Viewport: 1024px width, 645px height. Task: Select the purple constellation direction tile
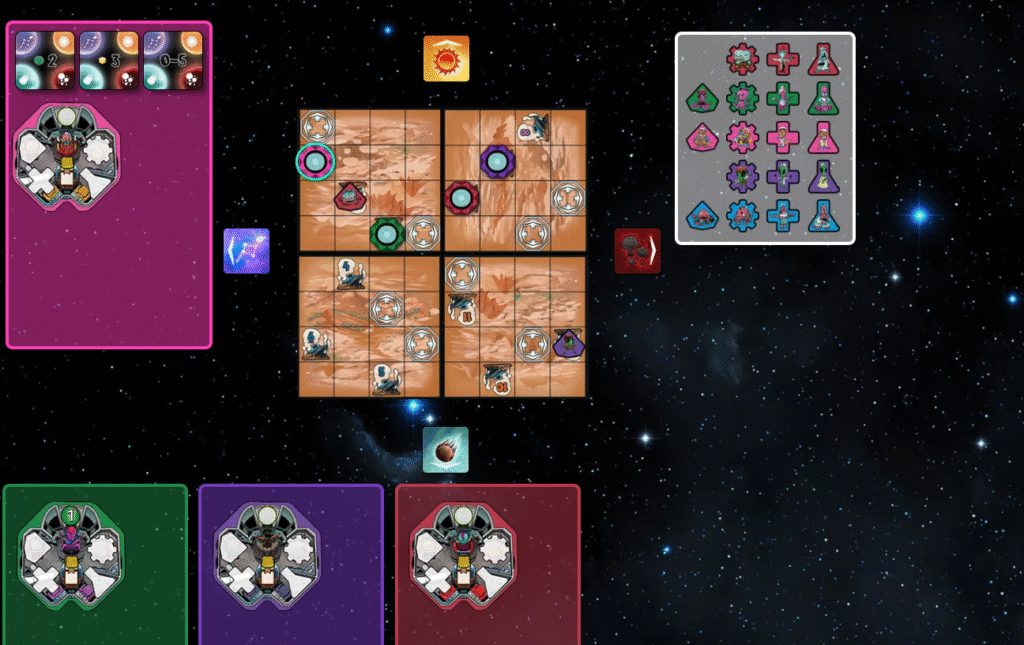coord(246,250)
